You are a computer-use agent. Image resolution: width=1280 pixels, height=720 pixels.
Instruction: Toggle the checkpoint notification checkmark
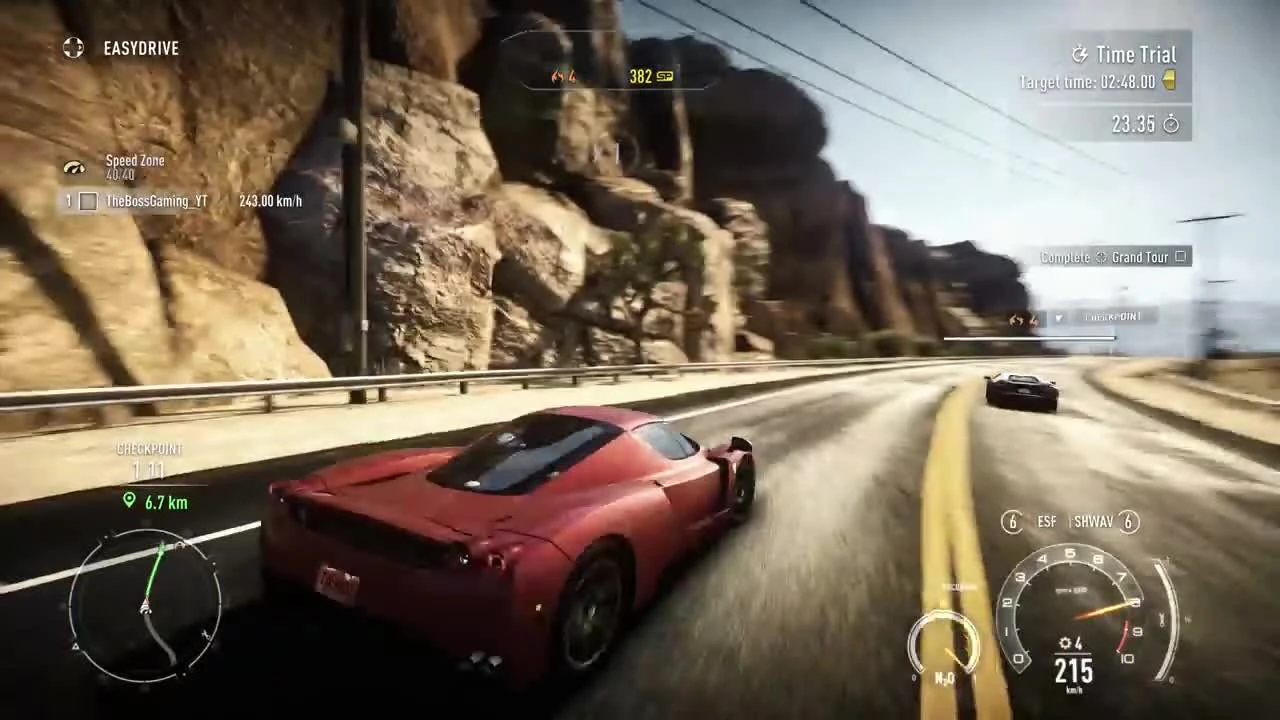1058,317
